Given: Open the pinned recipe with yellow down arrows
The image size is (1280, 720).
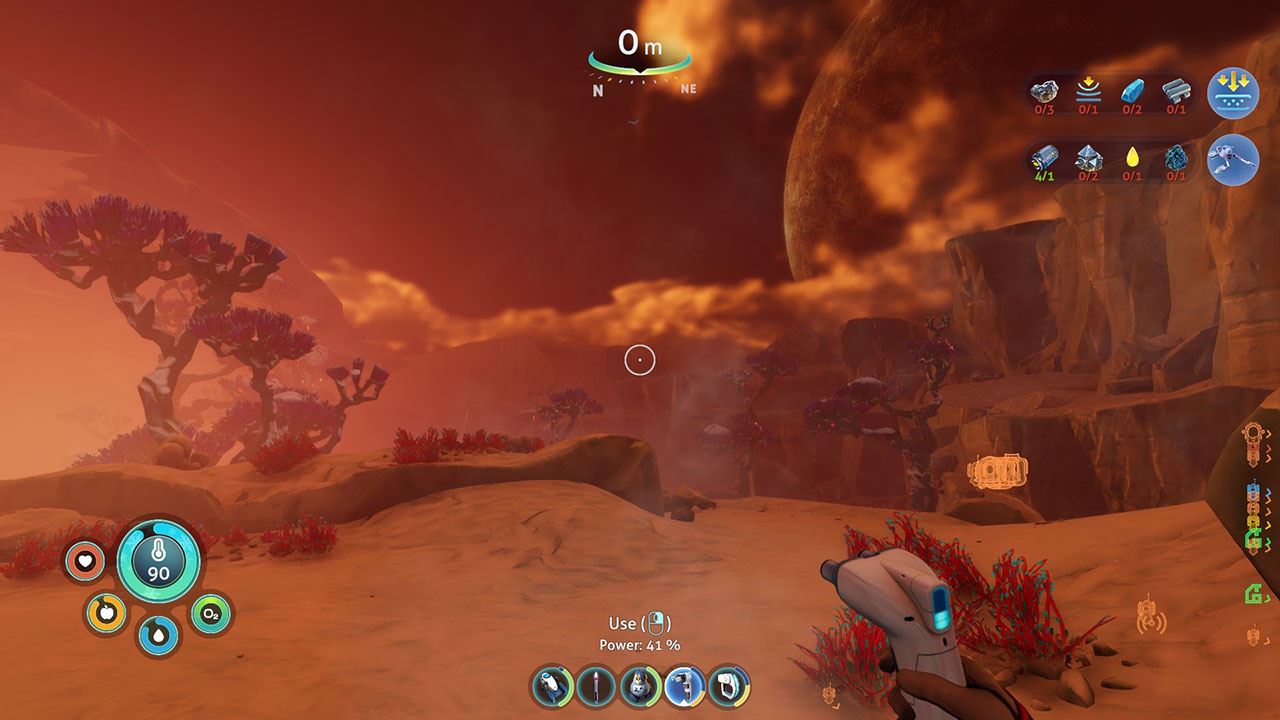Looking at the screenshot, I should 1233,94.
